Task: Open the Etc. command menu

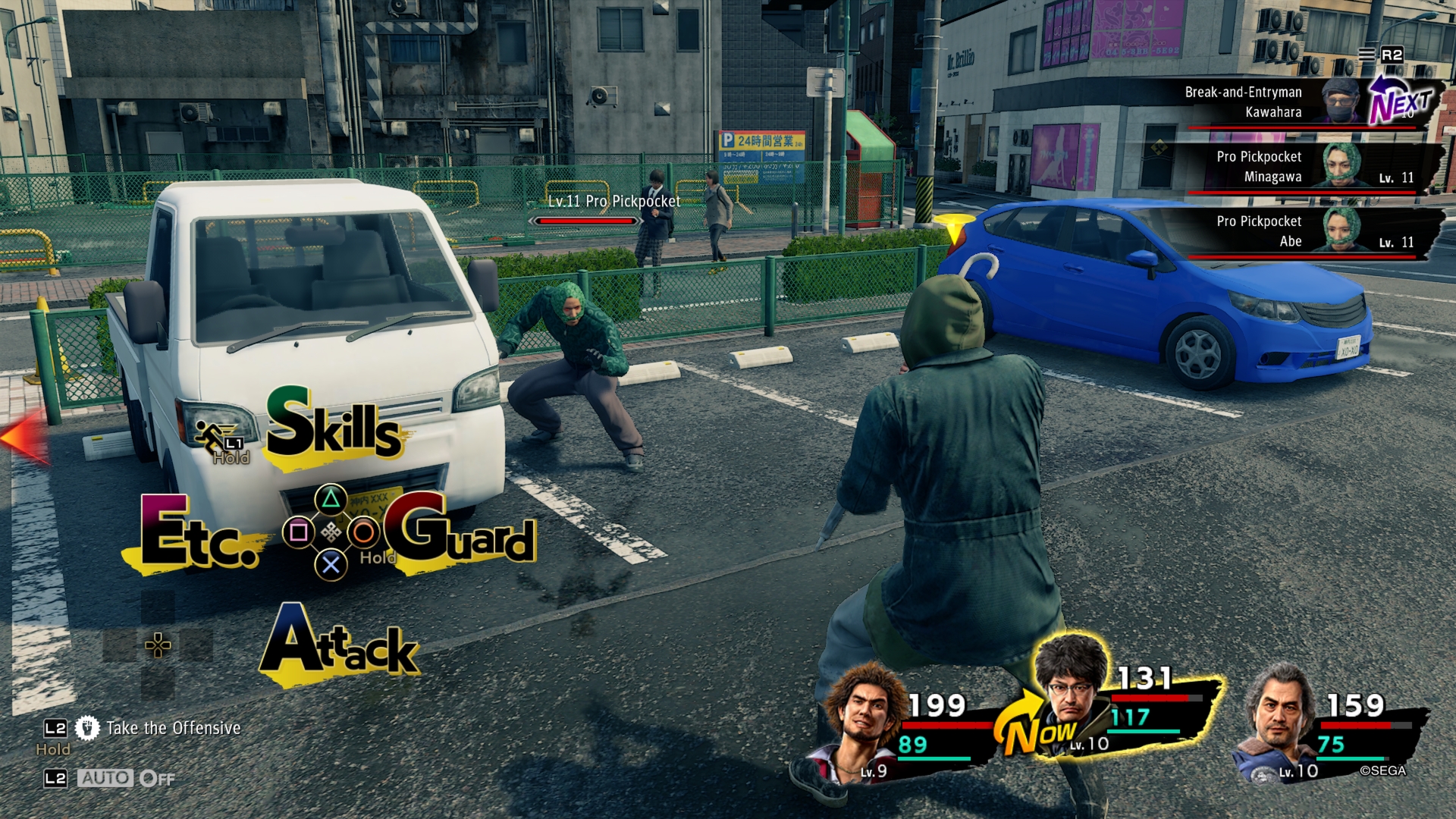Action: (199, 534)
